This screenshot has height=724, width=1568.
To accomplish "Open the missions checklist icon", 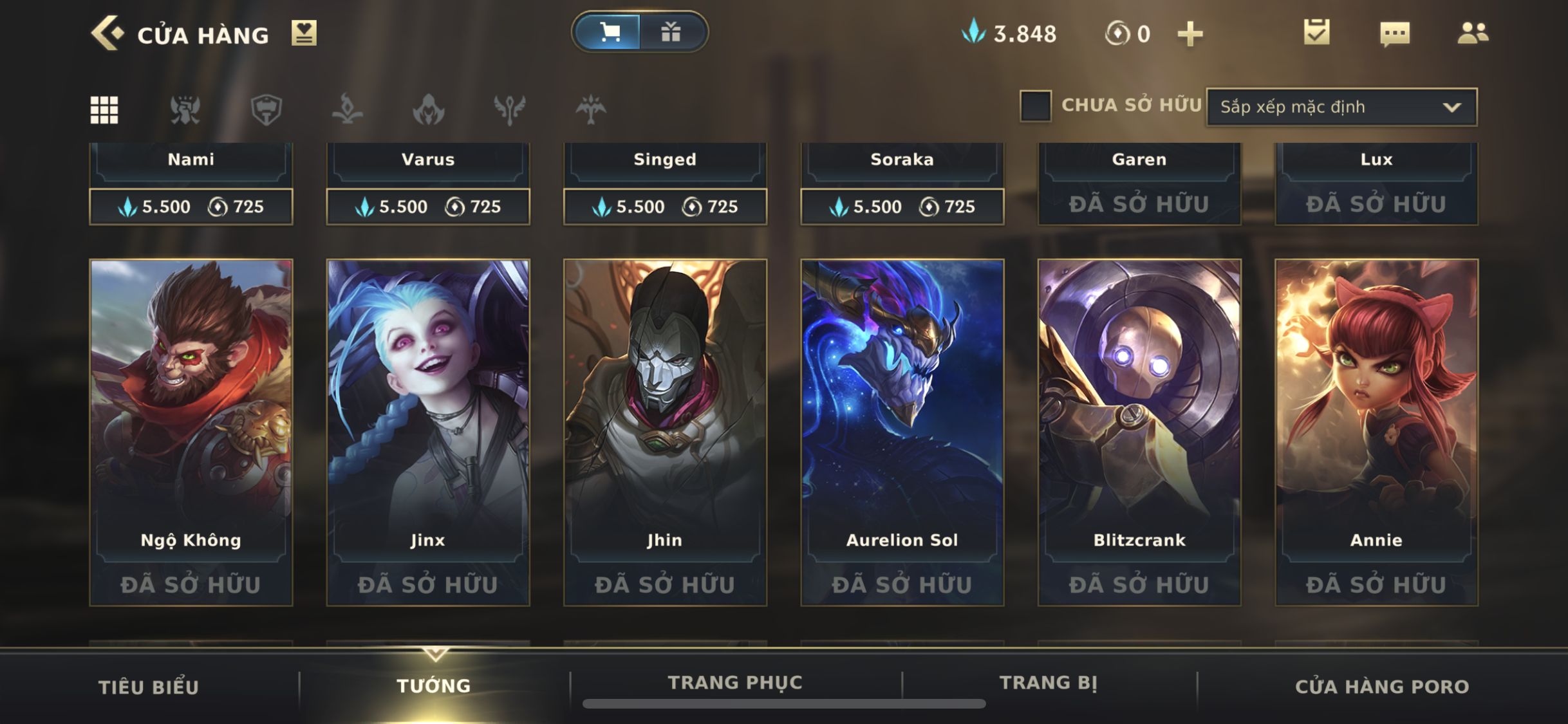I will coord(1316,33).
